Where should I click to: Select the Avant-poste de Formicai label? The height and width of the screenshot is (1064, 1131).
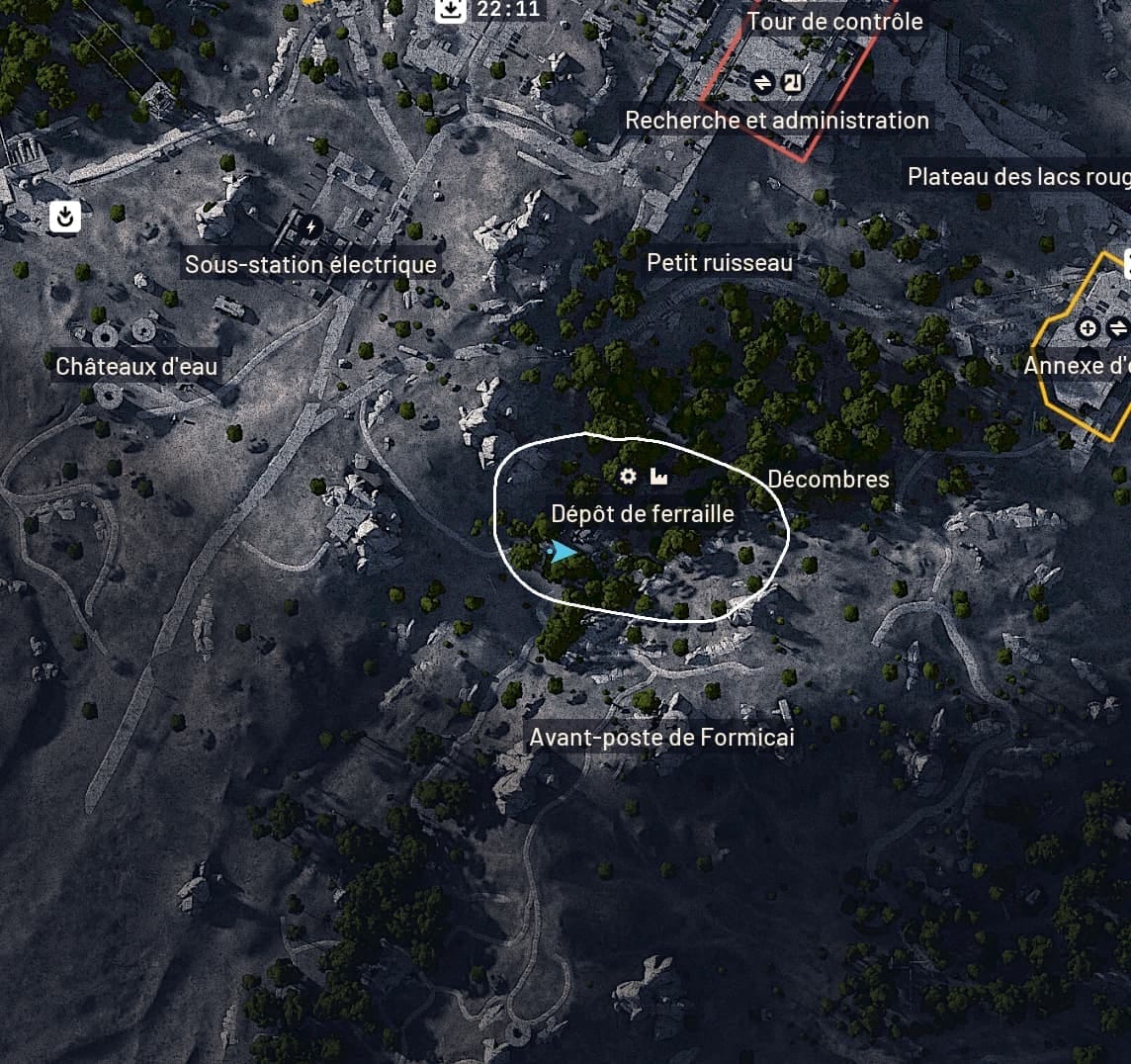[x=661, y=738]
